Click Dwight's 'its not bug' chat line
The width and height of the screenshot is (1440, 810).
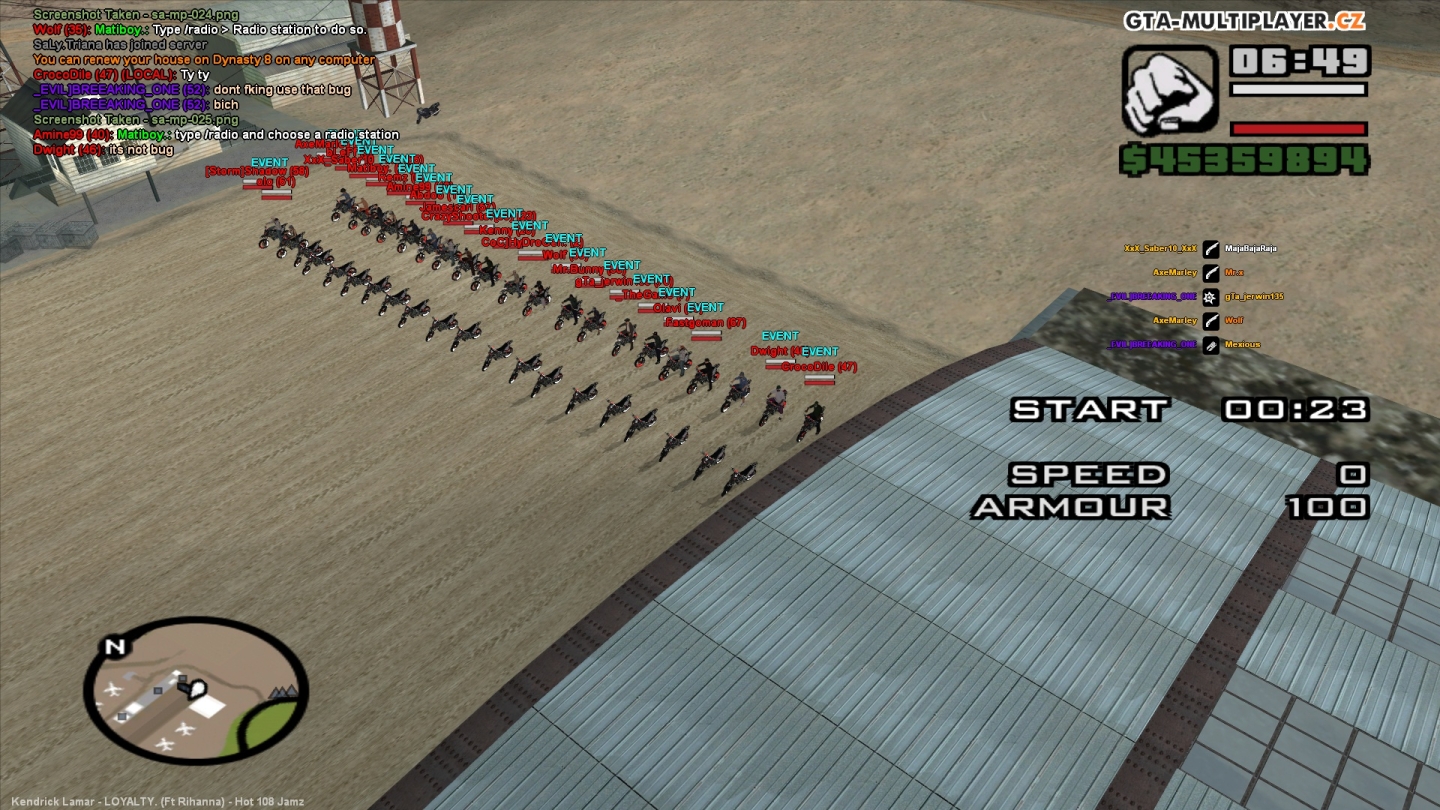coord(104,150)
